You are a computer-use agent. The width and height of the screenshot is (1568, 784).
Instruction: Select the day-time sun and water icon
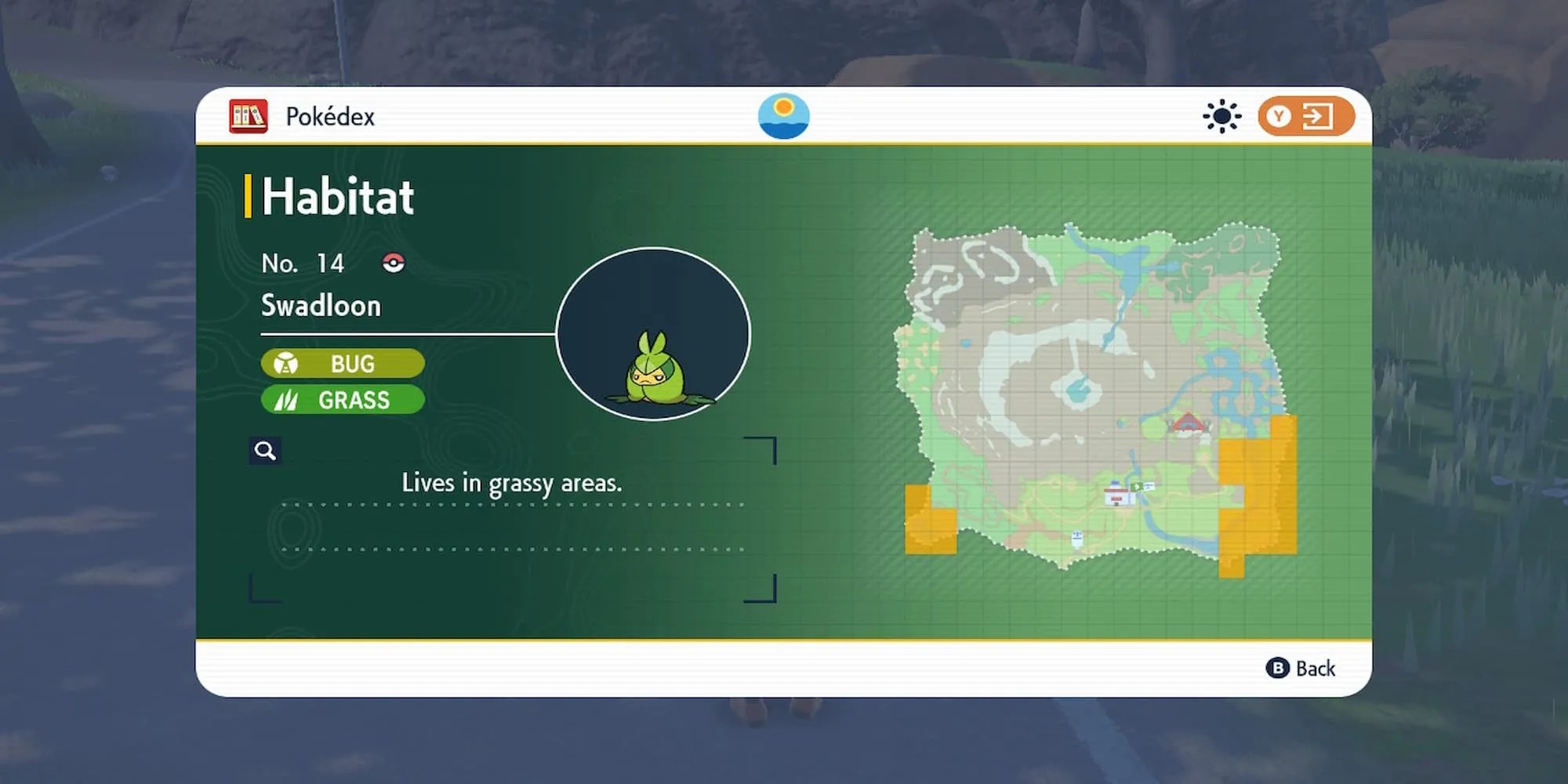pyautogui.click(x=784, y=115)
